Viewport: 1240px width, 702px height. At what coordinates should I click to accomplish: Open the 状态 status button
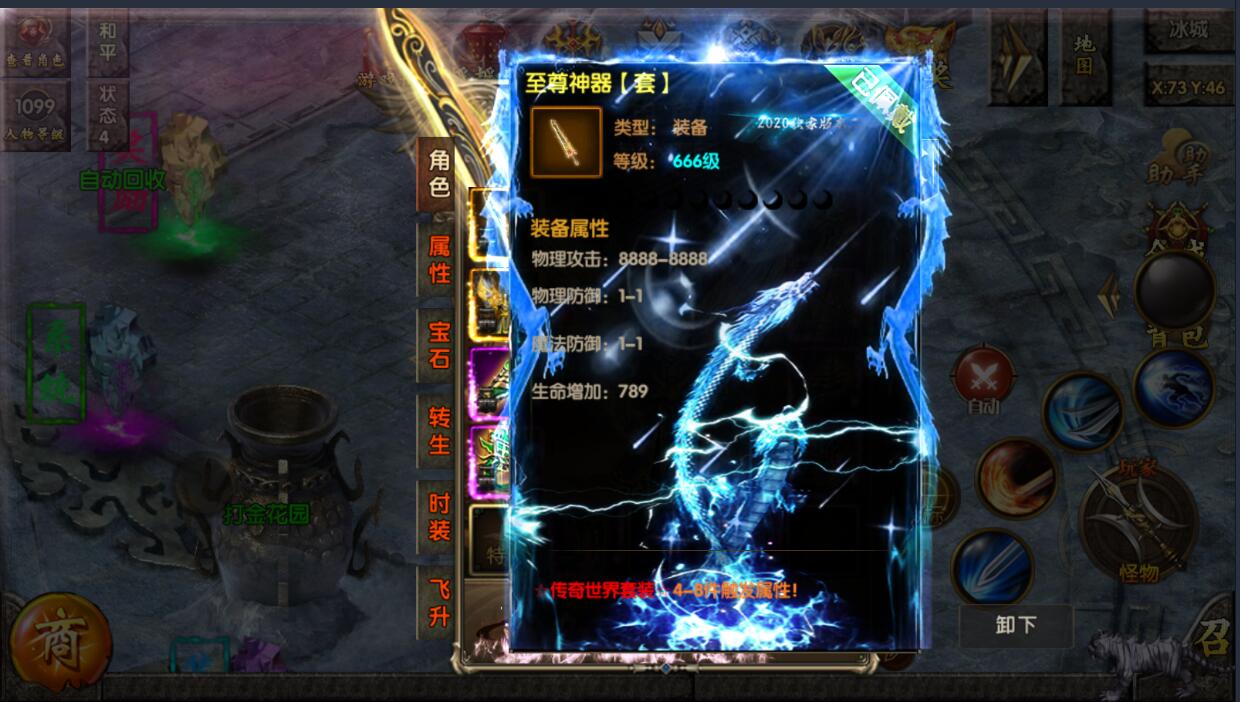108,115
